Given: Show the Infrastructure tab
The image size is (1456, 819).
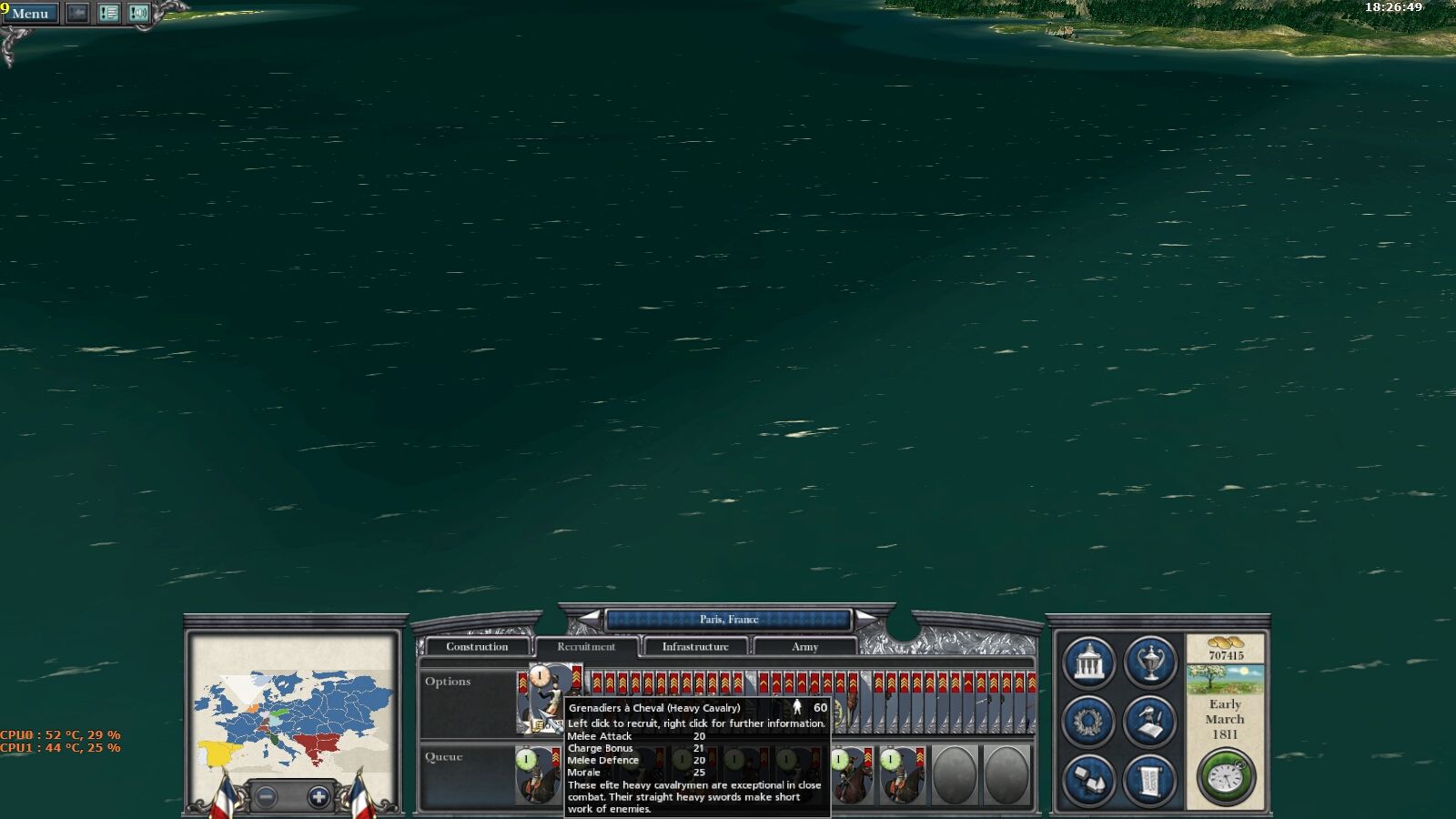Looking at the screenshot, I should point(695,647).
